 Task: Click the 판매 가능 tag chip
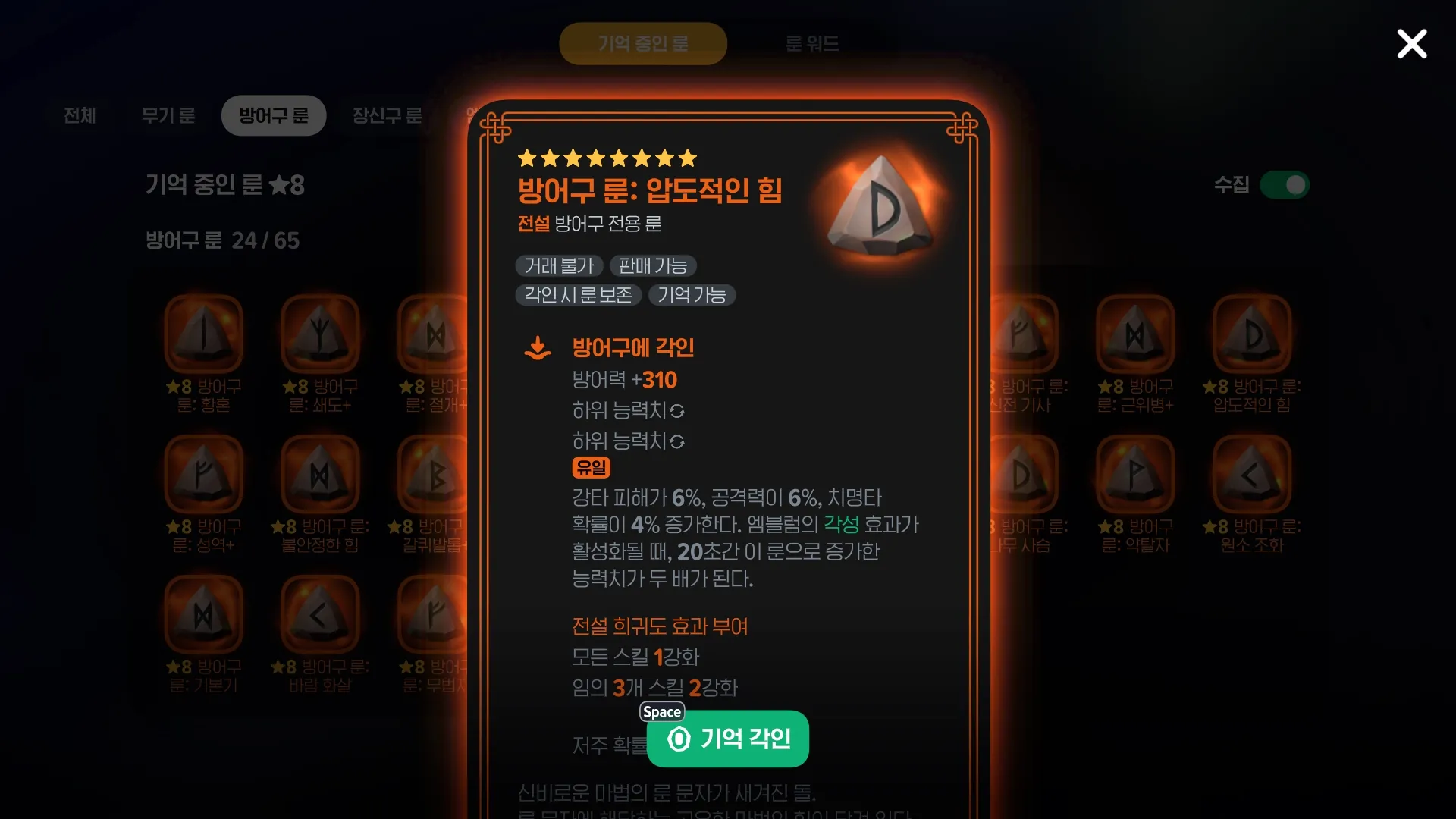tap(654, 265)
